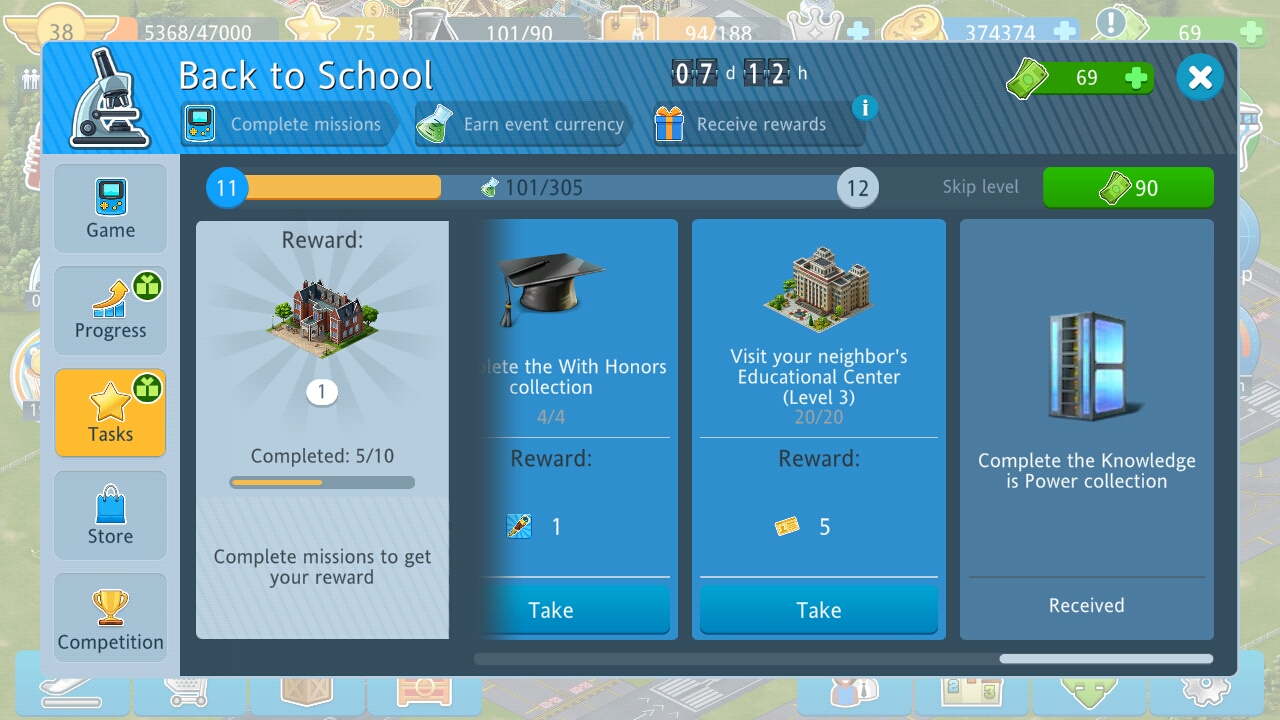Open the event info icon
Image resolution: width=1280 pixels, height=720 pixels.
tap(865, 107)
